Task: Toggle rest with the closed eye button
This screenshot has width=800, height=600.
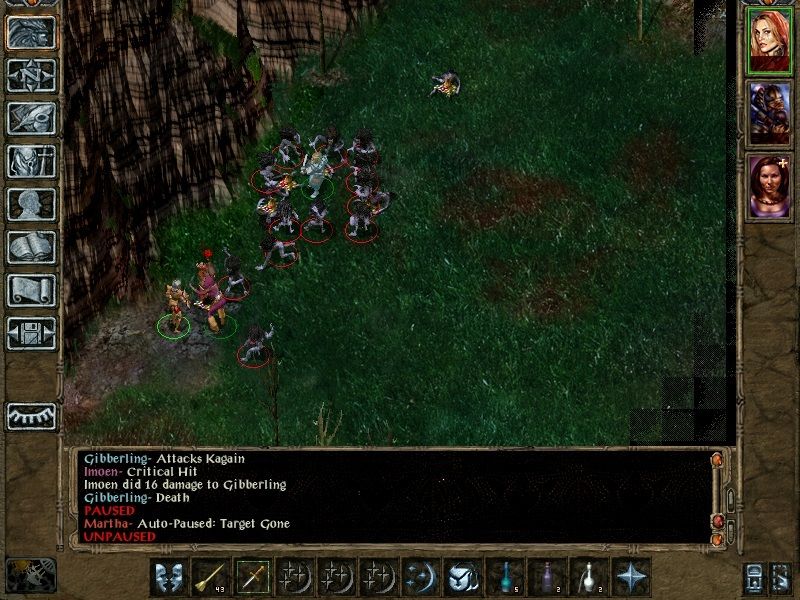Action: tap(31, 416)
